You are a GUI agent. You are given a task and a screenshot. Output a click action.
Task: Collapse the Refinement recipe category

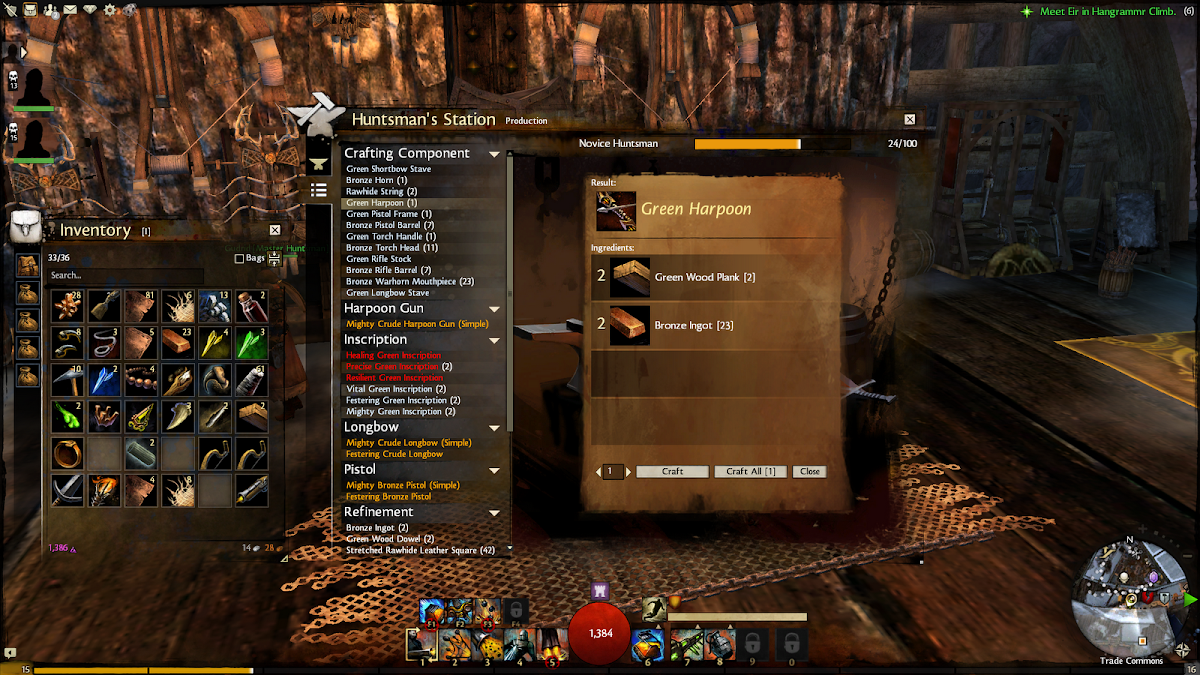click(x=494, y=512)
